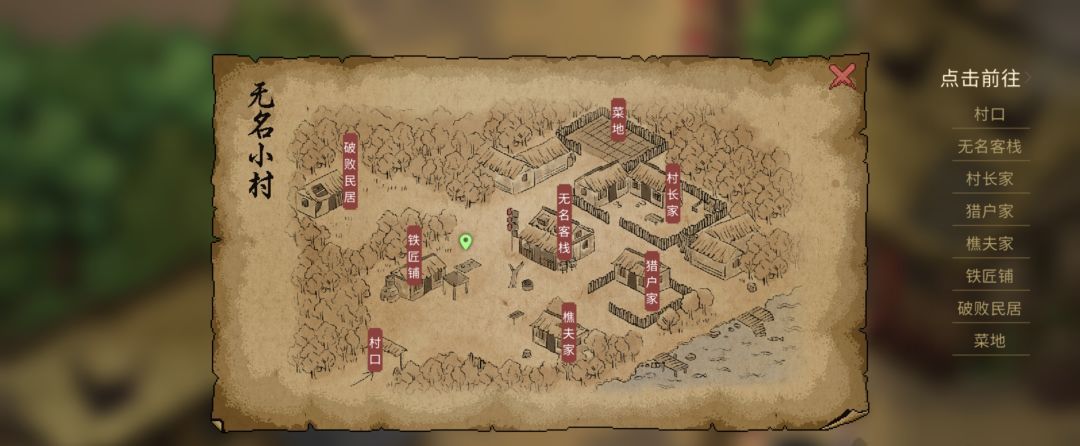The width and height of the screenshot is (1080, 446).
Task: Go to 村长家 via the side list
Action: pyautogui.click(x=989, y=179)
